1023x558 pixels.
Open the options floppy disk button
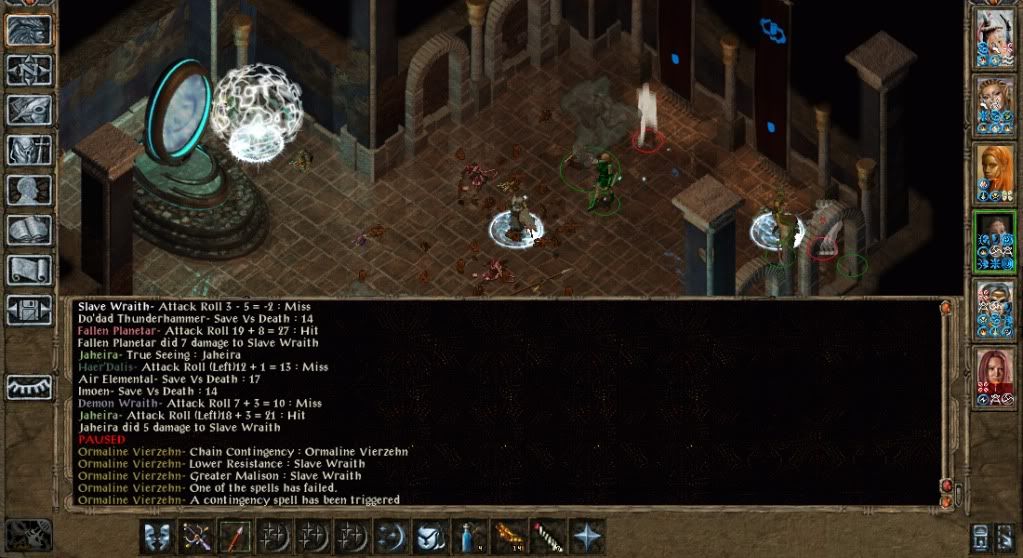[x=29, y=309]
